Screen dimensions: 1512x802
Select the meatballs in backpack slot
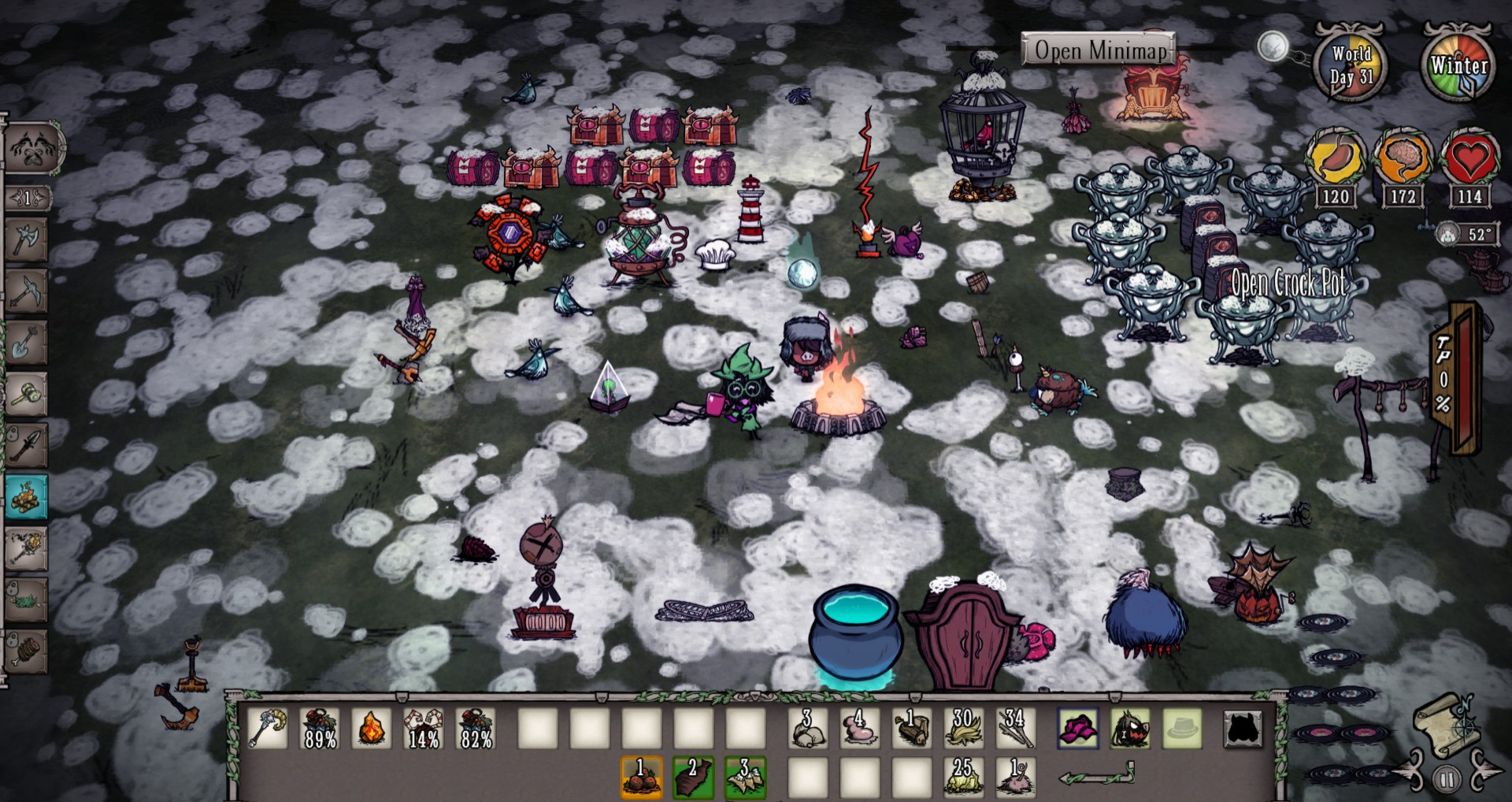click(641, 777)
